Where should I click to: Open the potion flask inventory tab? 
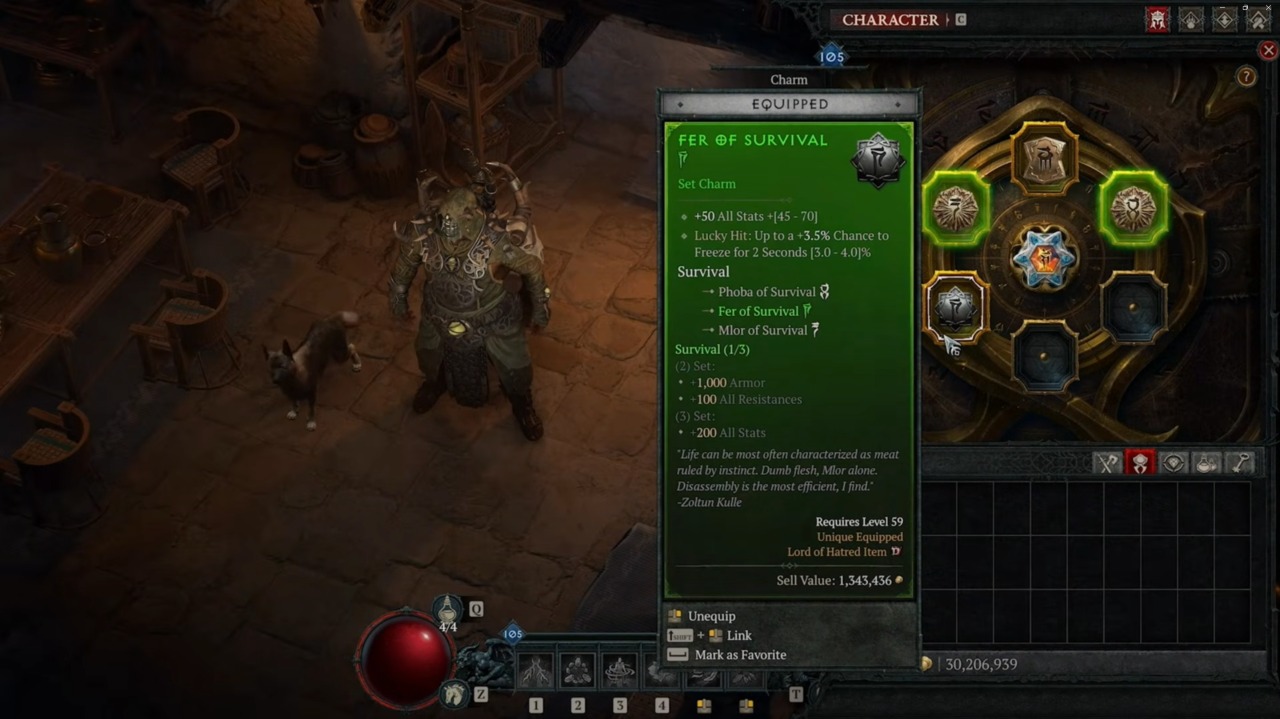pyautogui.click(x=1207, y=463)
